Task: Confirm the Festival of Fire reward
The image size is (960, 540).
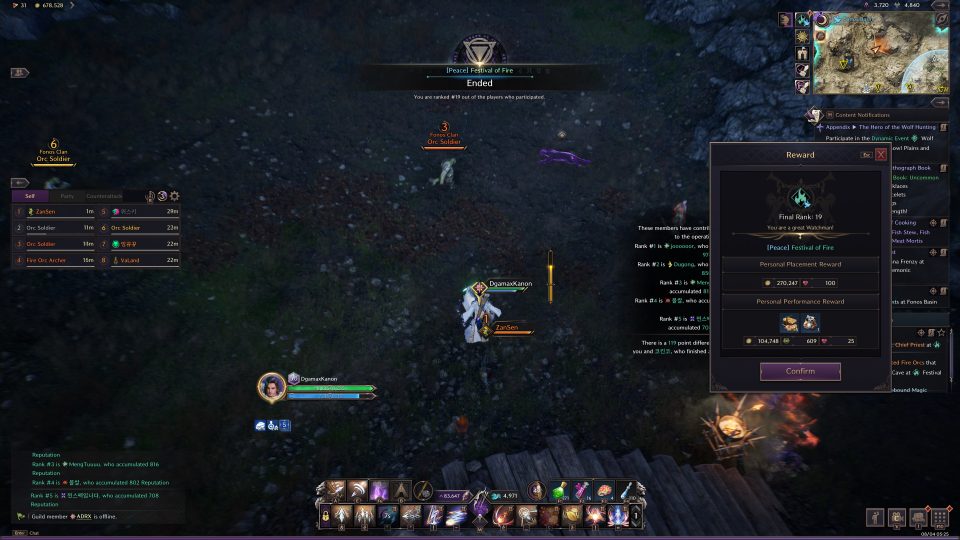Action: [800, 371]
